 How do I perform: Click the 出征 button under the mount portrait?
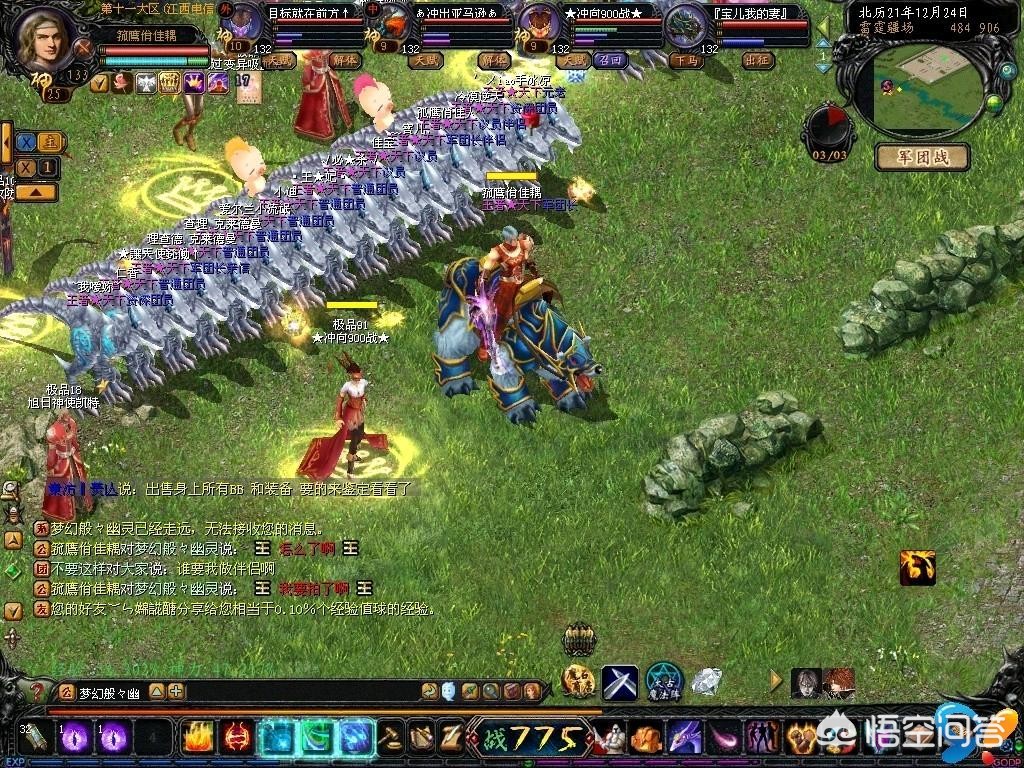[757, 60]
